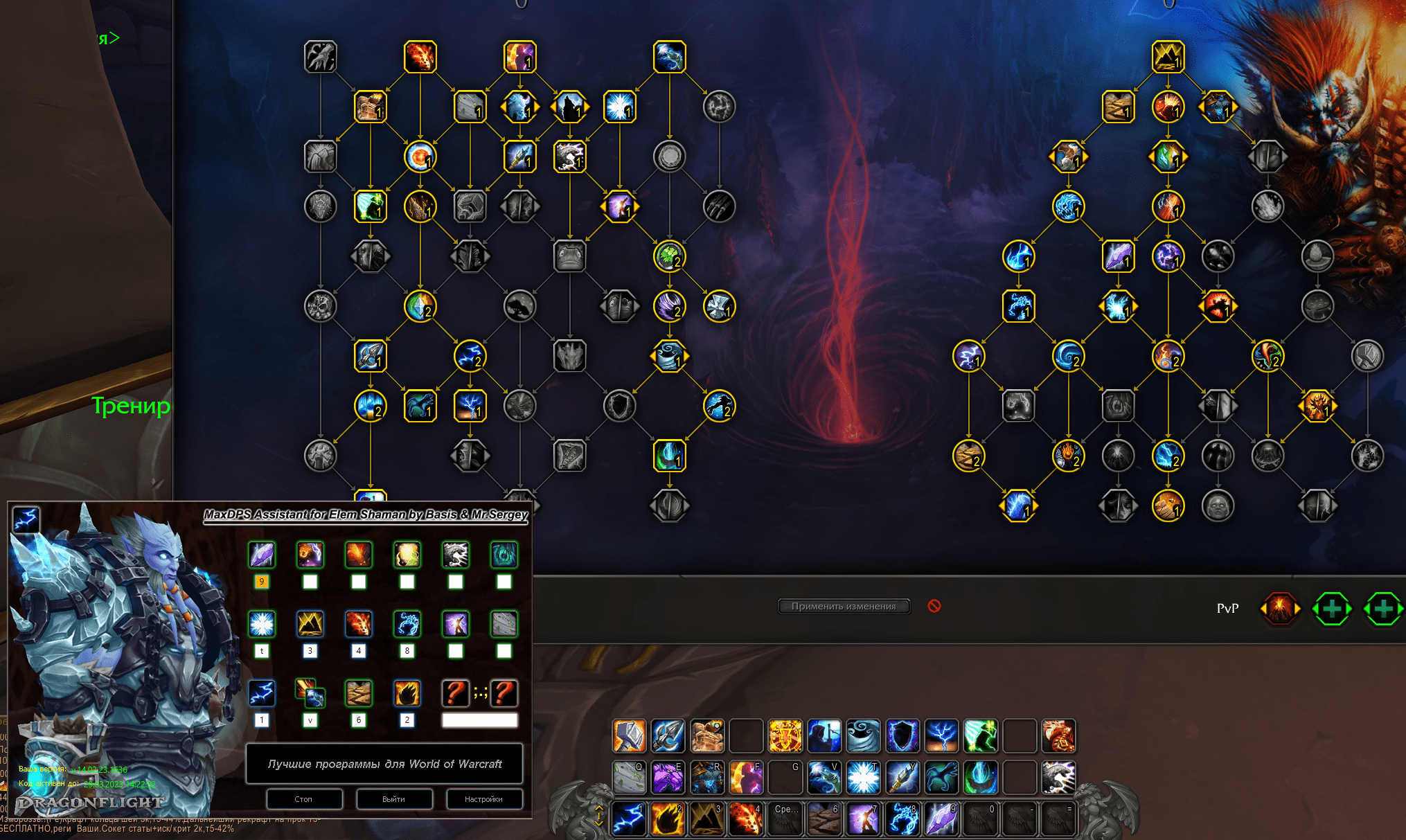The height and width of the screenshot is (840, 1406).
Task: Click the red cancel circle beside apply button
Action: 934,606
